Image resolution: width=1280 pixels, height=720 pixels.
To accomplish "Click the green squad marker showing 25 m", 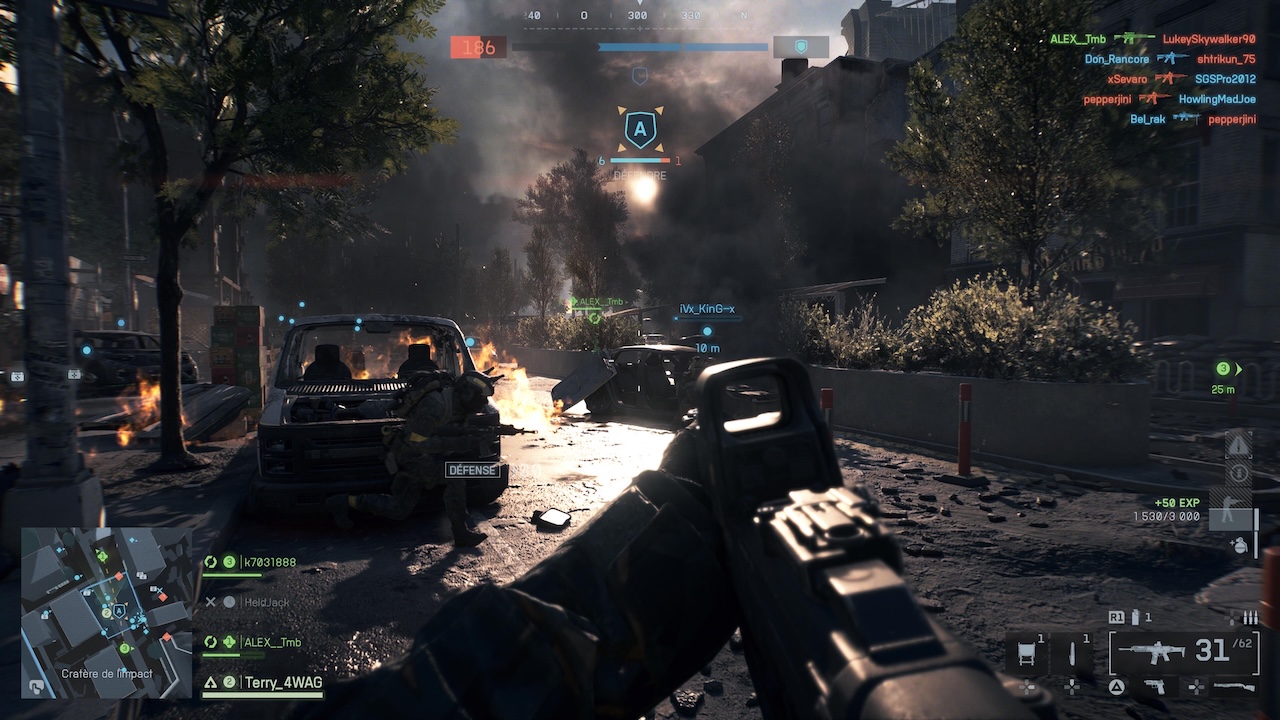I will tap(1225, 369).
